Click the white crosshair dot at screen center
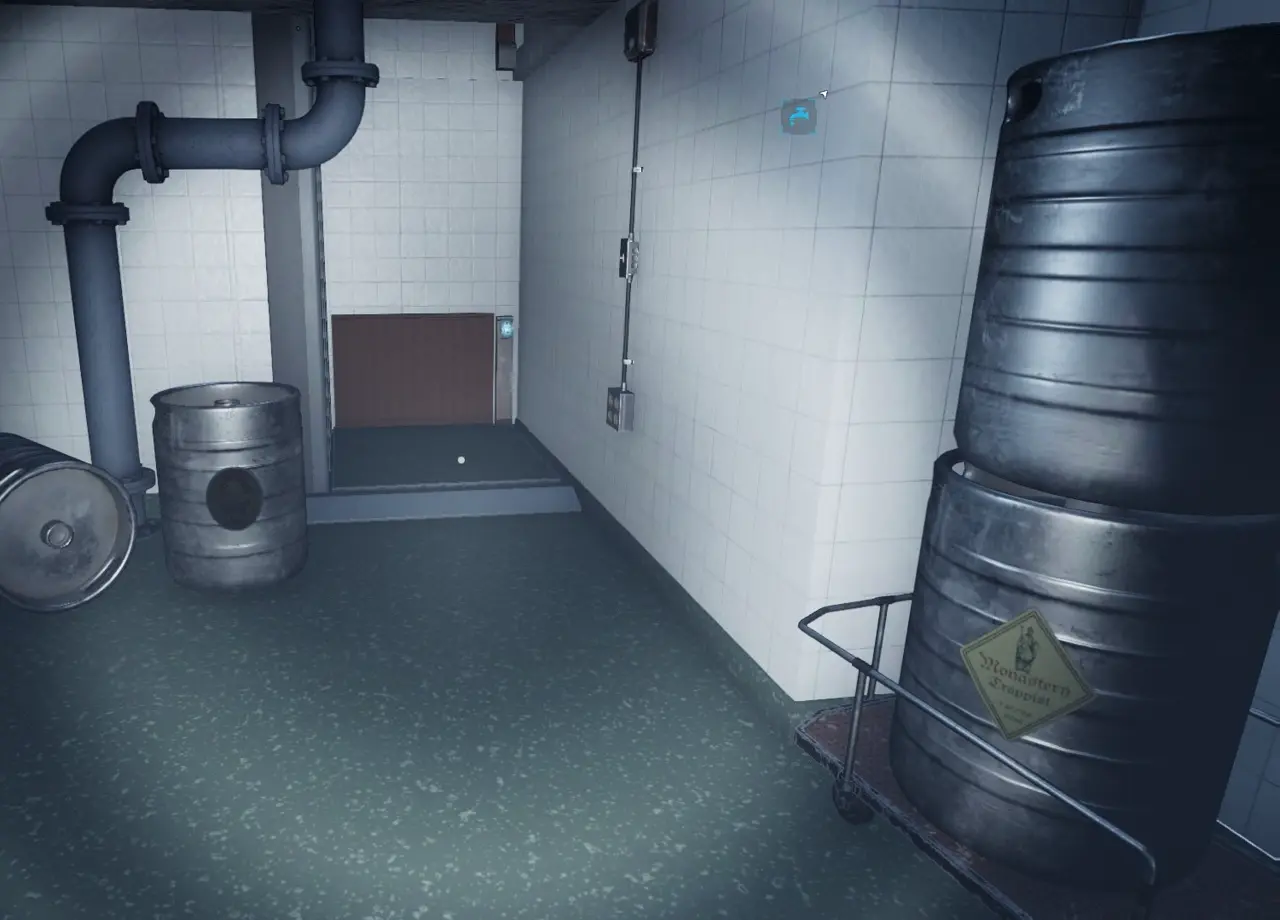Viewport: 1280px width, 920px height. click(460, 457)
